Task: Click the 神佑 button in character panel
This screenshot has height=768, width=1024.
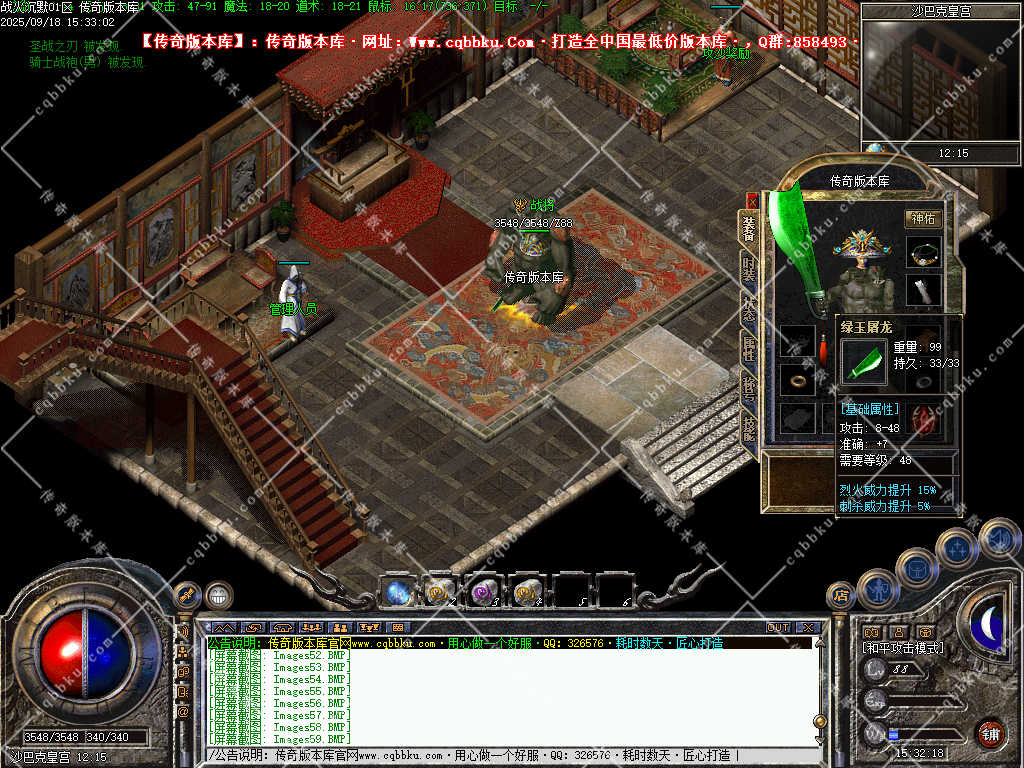Action: click(923, 218)
